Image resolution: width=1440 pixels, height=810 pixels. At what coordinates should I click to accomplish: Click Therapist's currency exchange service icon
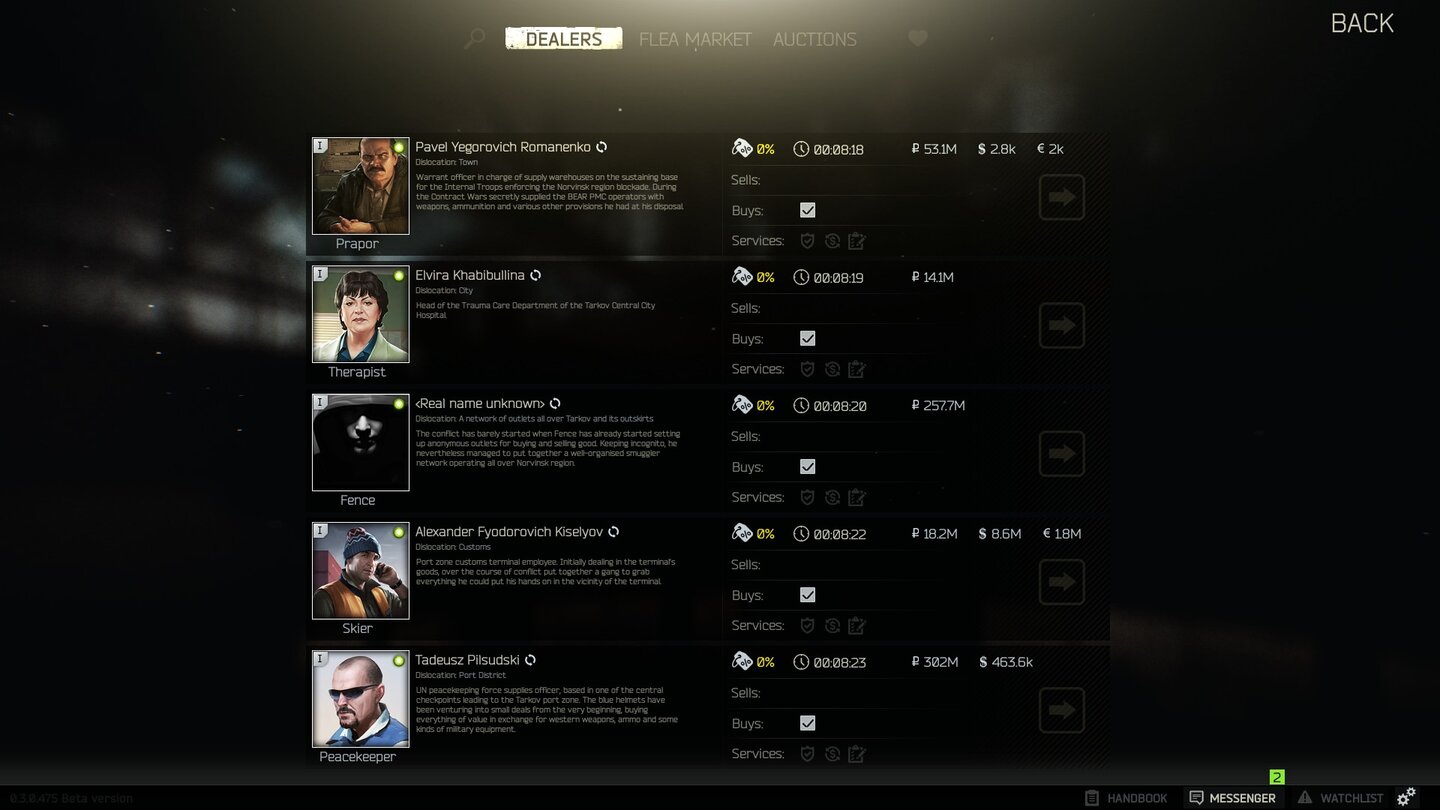pos(832,369)
